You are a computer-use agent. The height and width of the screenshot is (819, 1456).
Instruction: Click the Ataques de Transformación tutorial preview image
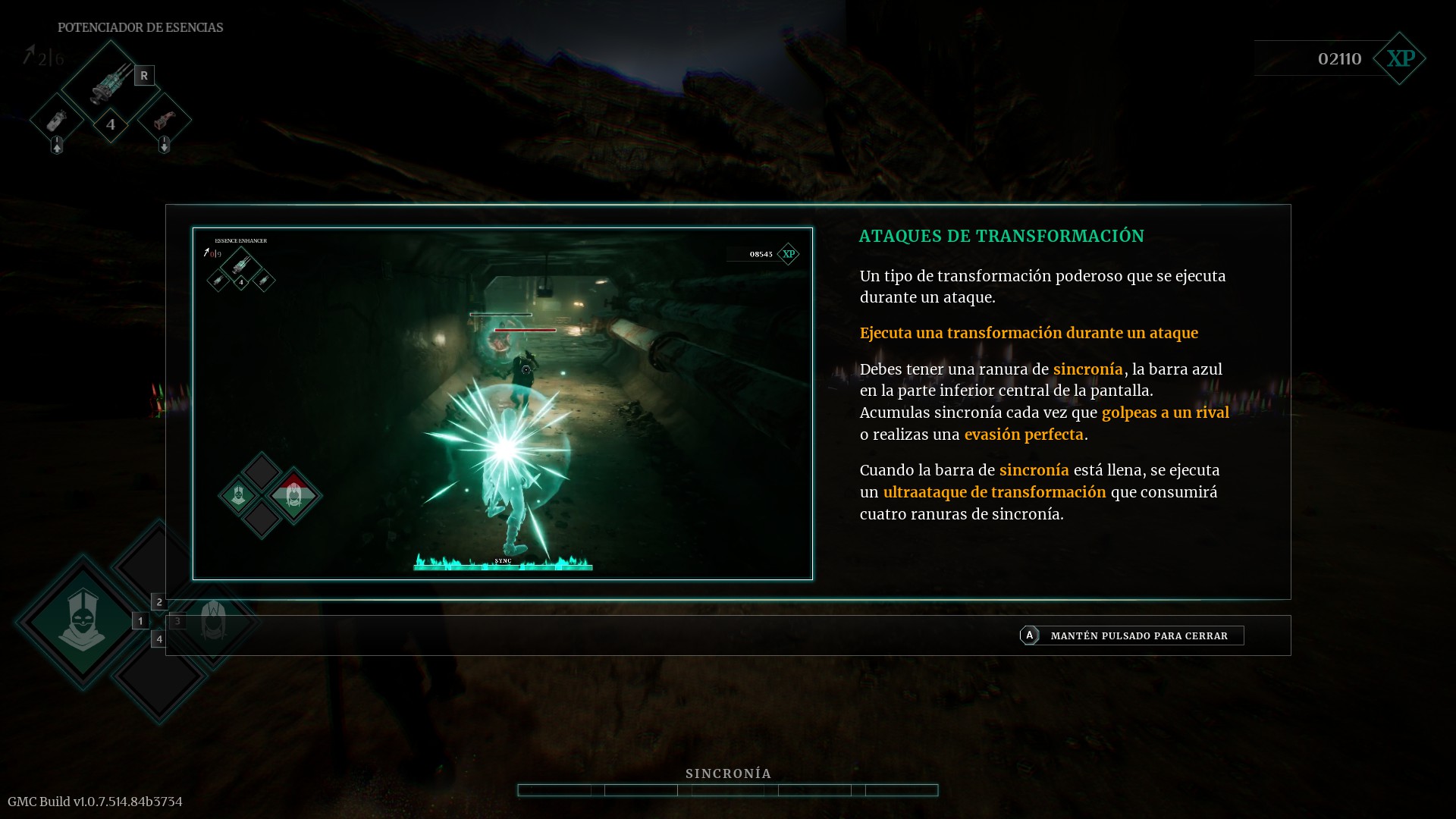pyautogui.click(x=502, y=403)
